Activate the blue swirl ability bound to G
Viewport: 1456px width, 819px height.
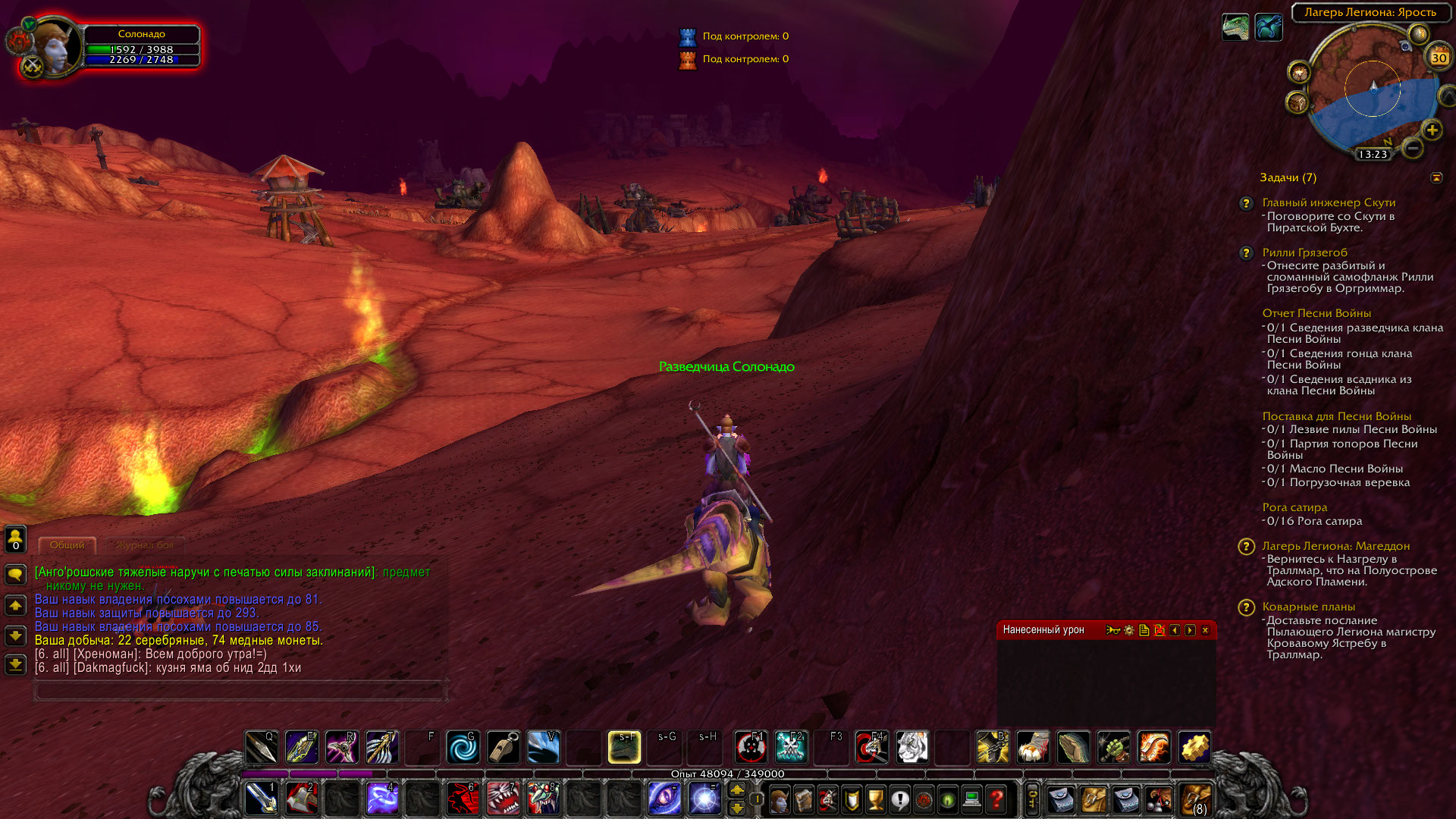tap(463, 748)
